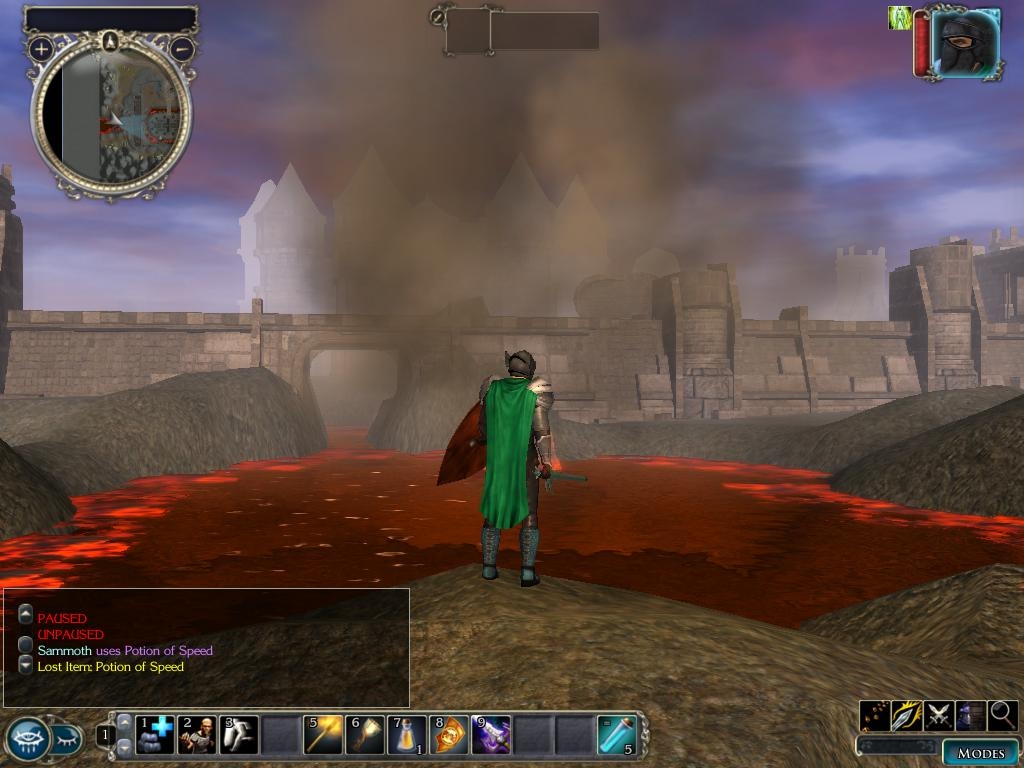Select the golden mace in slot 5

point(323,735)
